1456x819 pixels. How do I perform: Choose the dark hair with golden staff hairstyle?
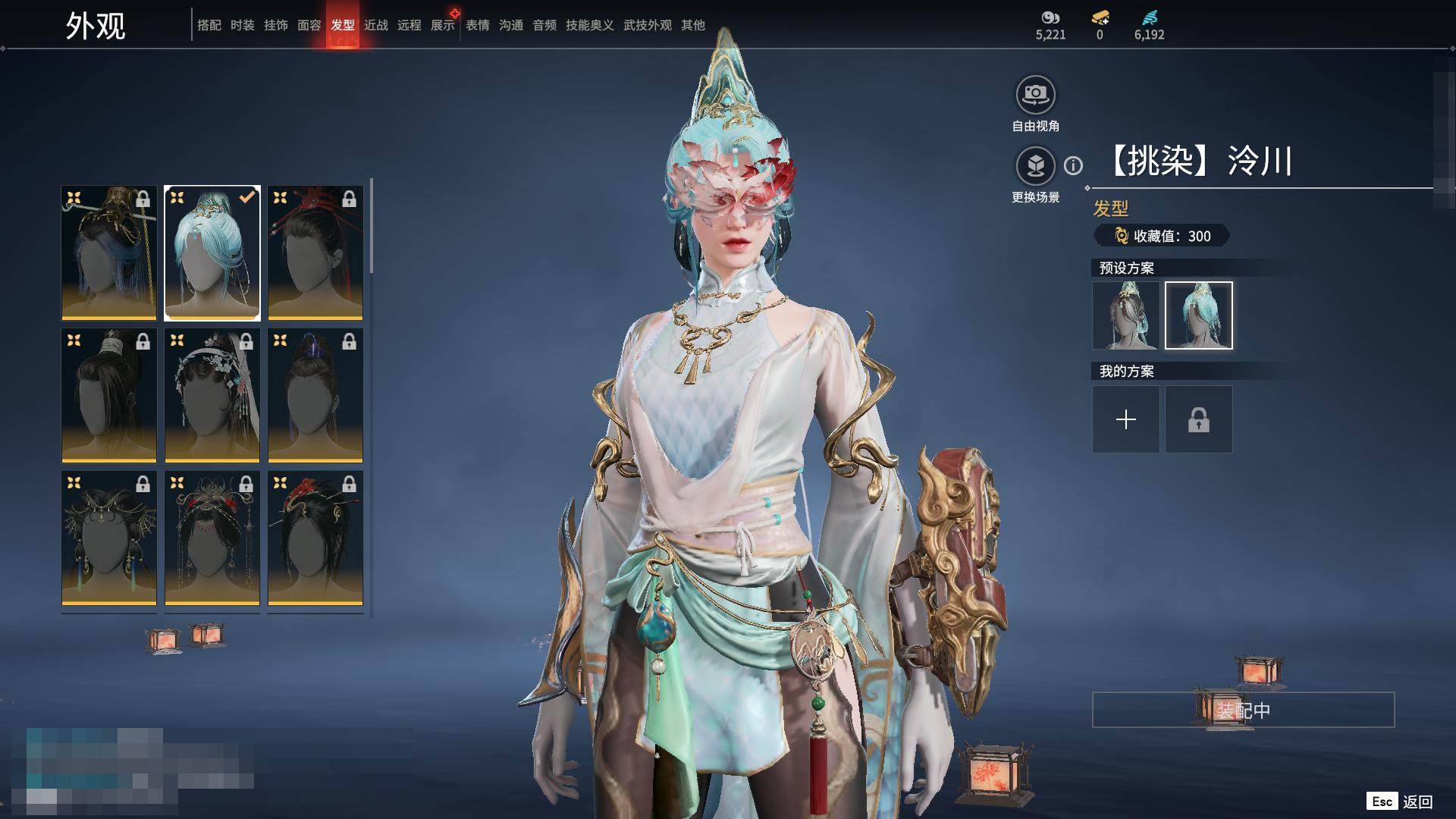click(109, 253)
